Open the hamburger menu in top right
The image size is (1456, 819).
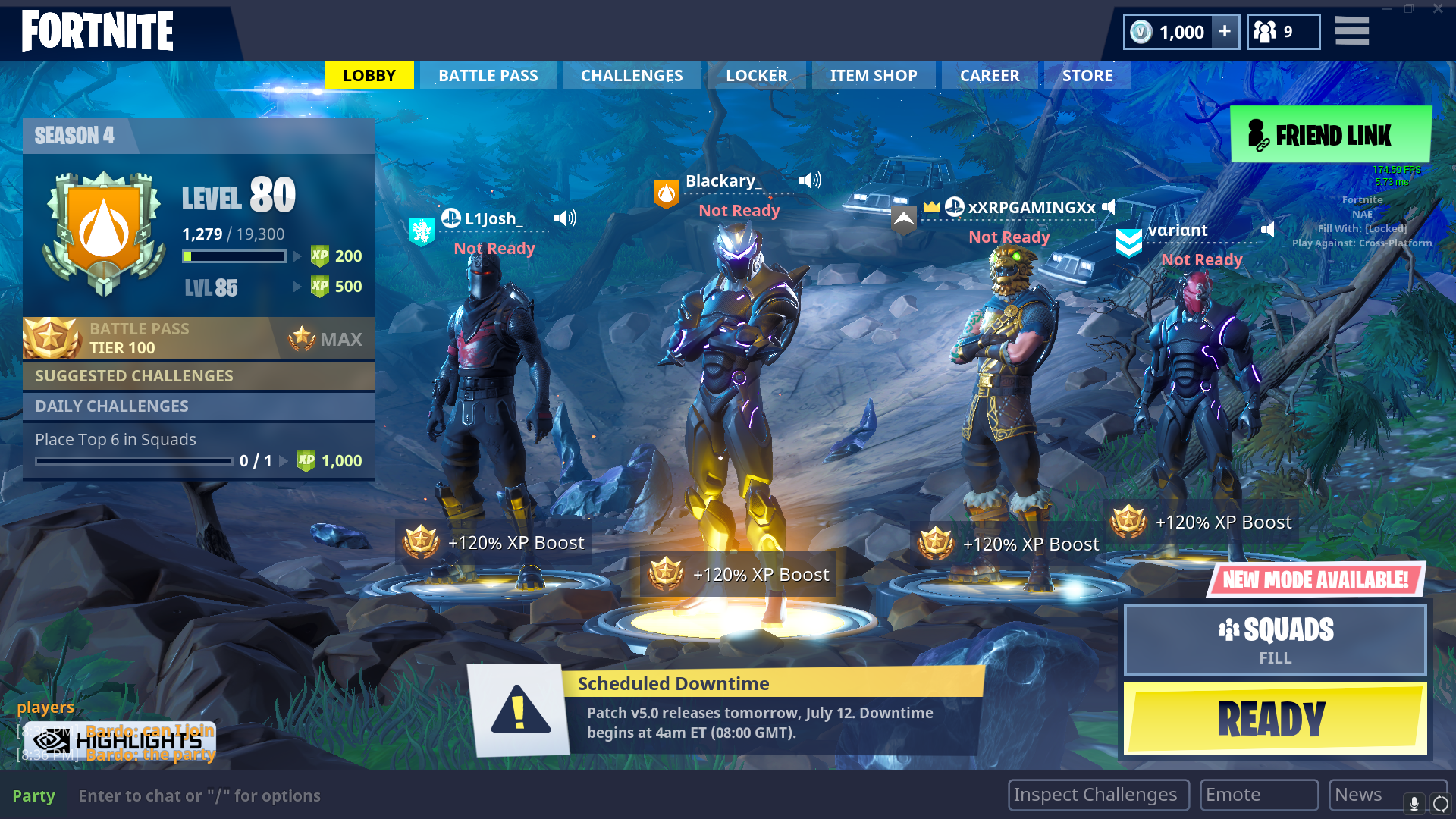1351,31
